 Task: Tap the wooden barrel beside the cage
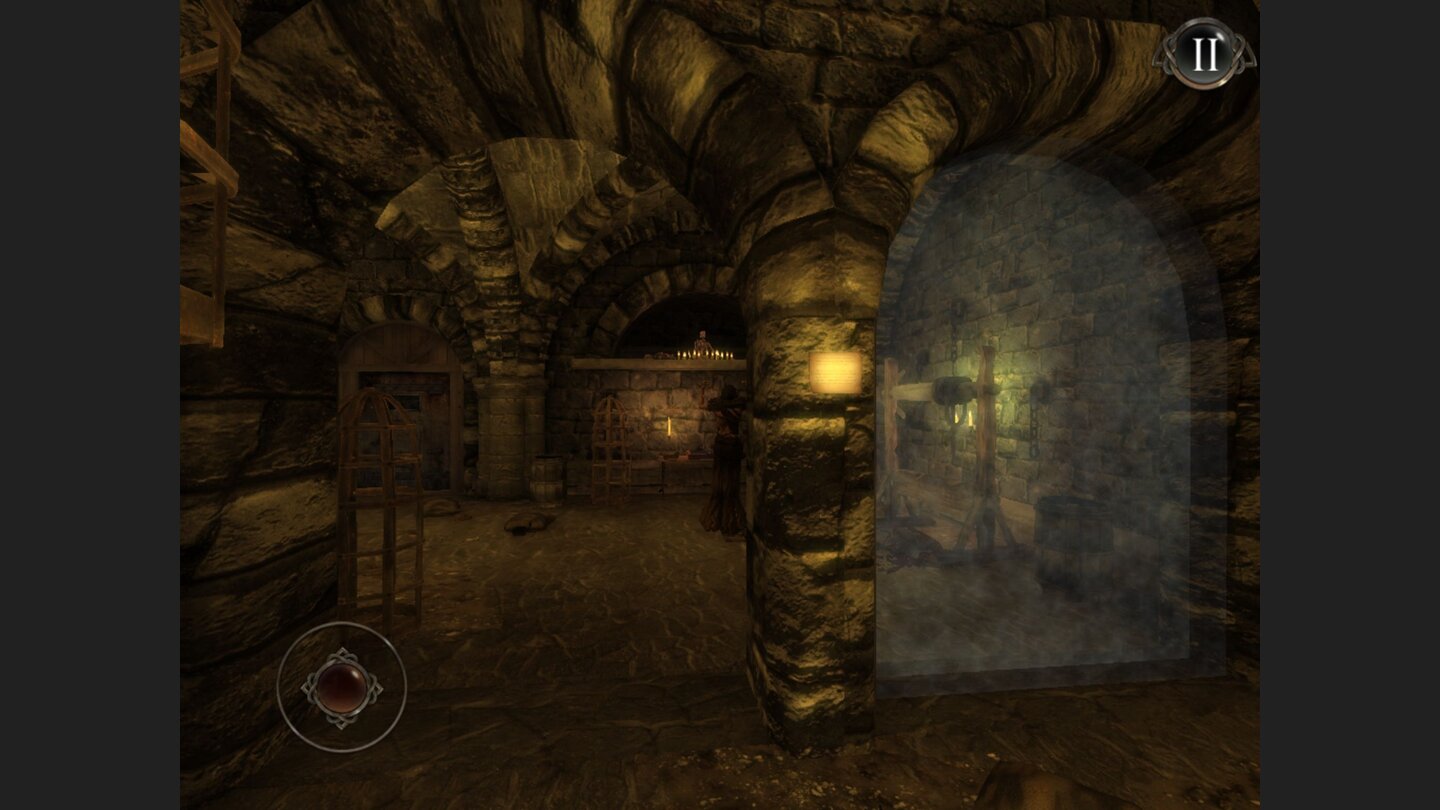click(x=548, y=478)
